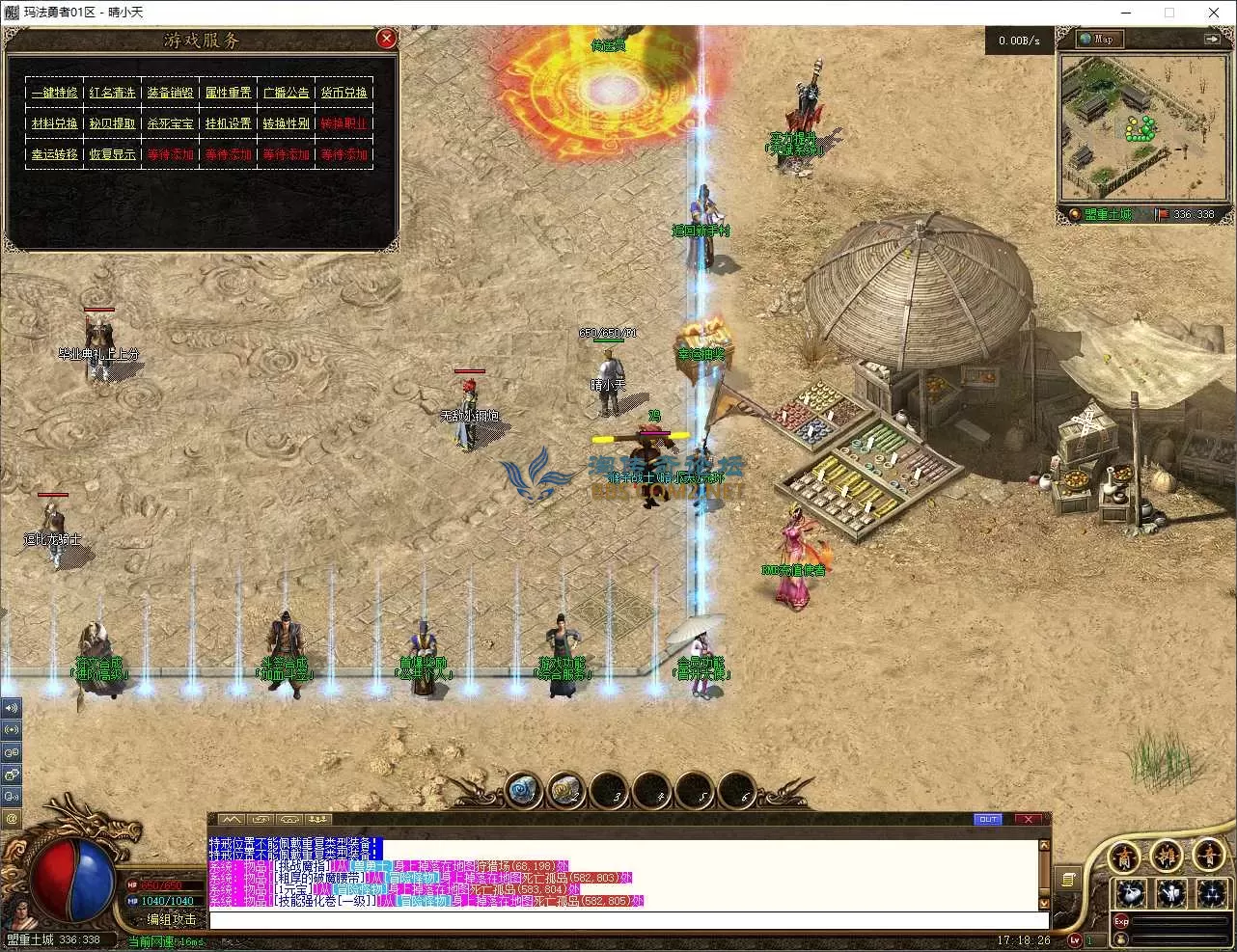This screenshot has width=1237, height=952.
Task: Toggle the speaker sound icon on left sidebar
Action: click(x=12, y=707)
